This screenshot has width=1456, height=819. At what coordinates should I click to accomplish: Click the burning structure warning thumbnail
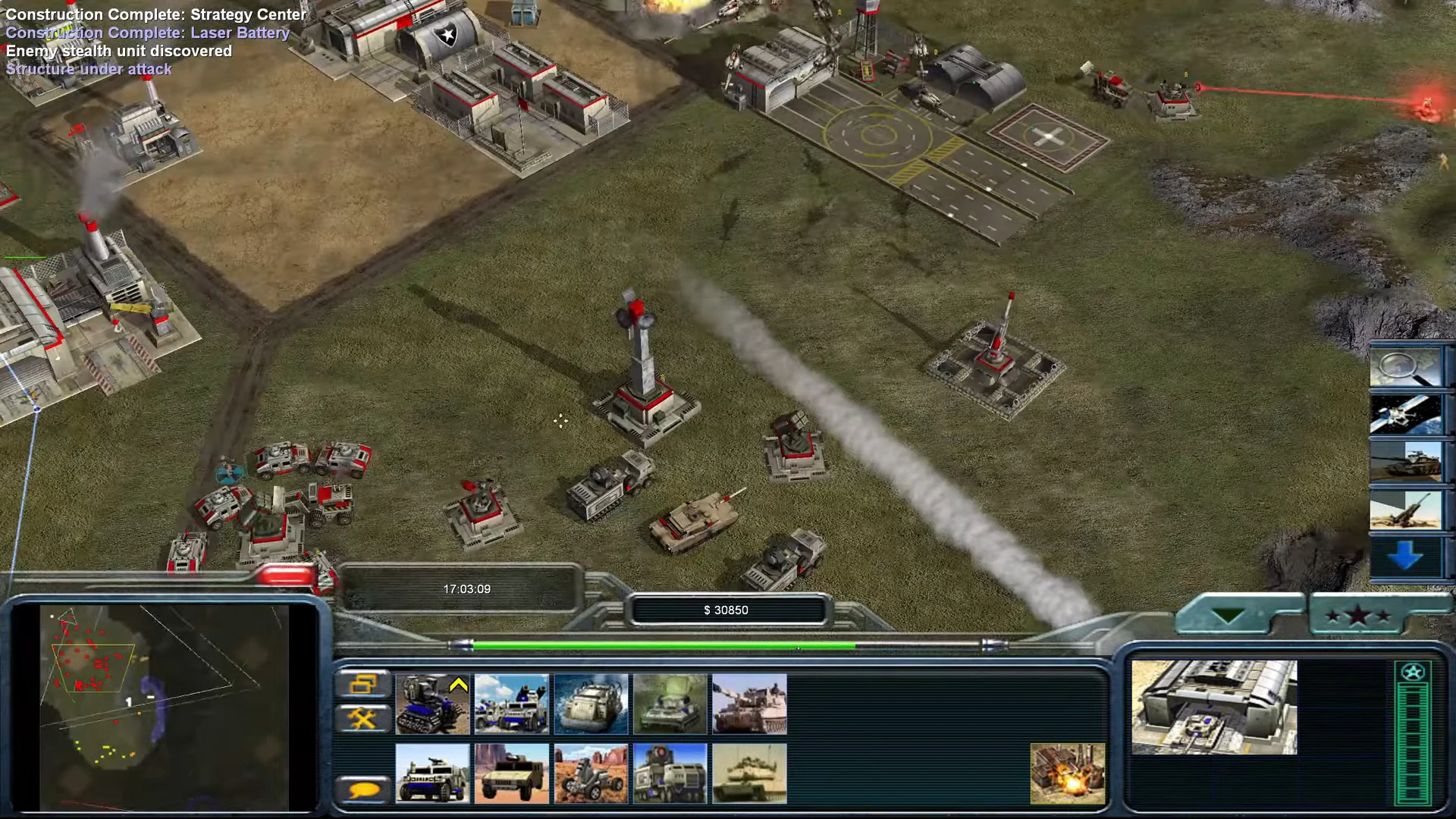pos(1070,773)
